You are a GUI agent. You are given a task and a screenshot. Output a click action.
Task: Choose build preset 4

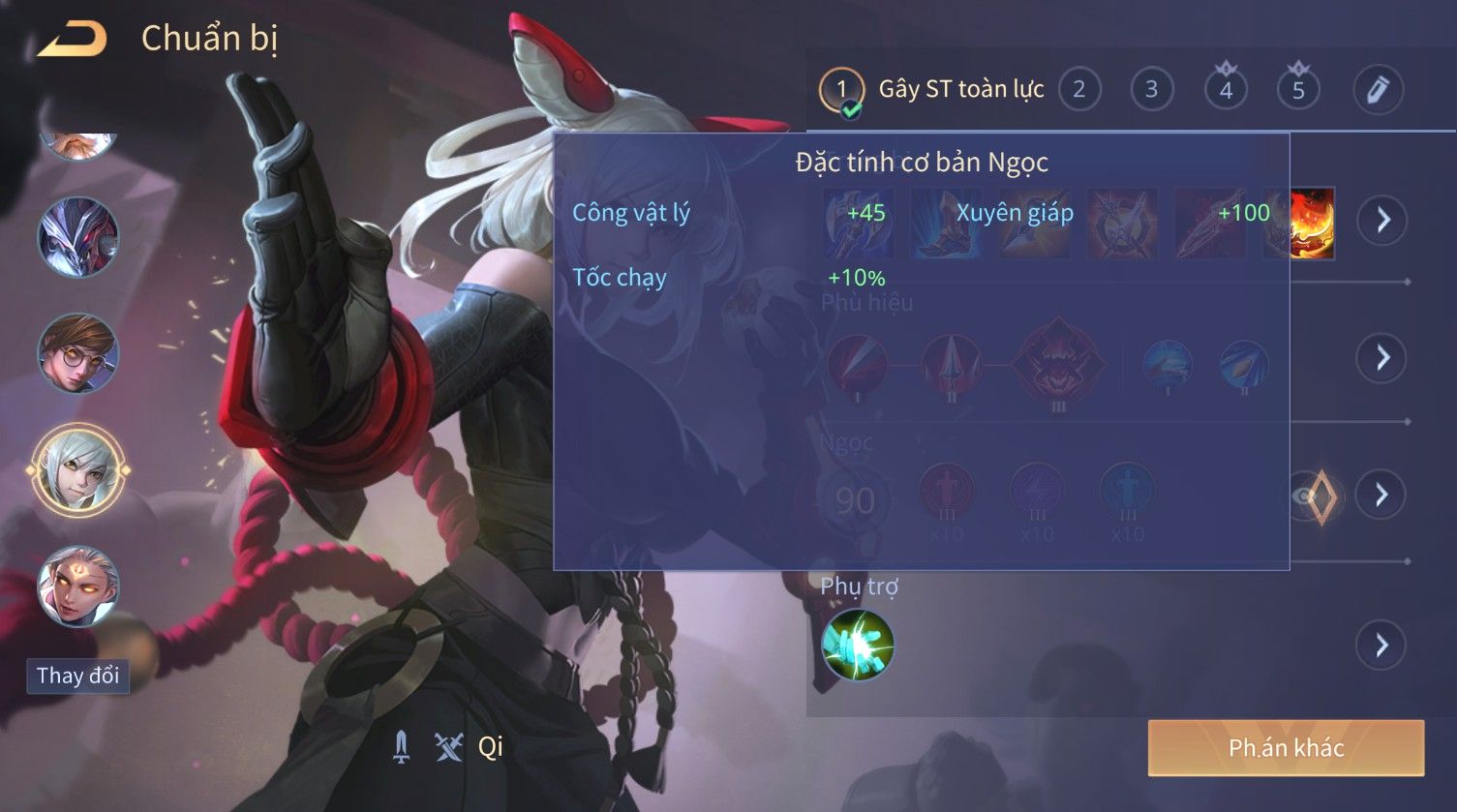1226,90
